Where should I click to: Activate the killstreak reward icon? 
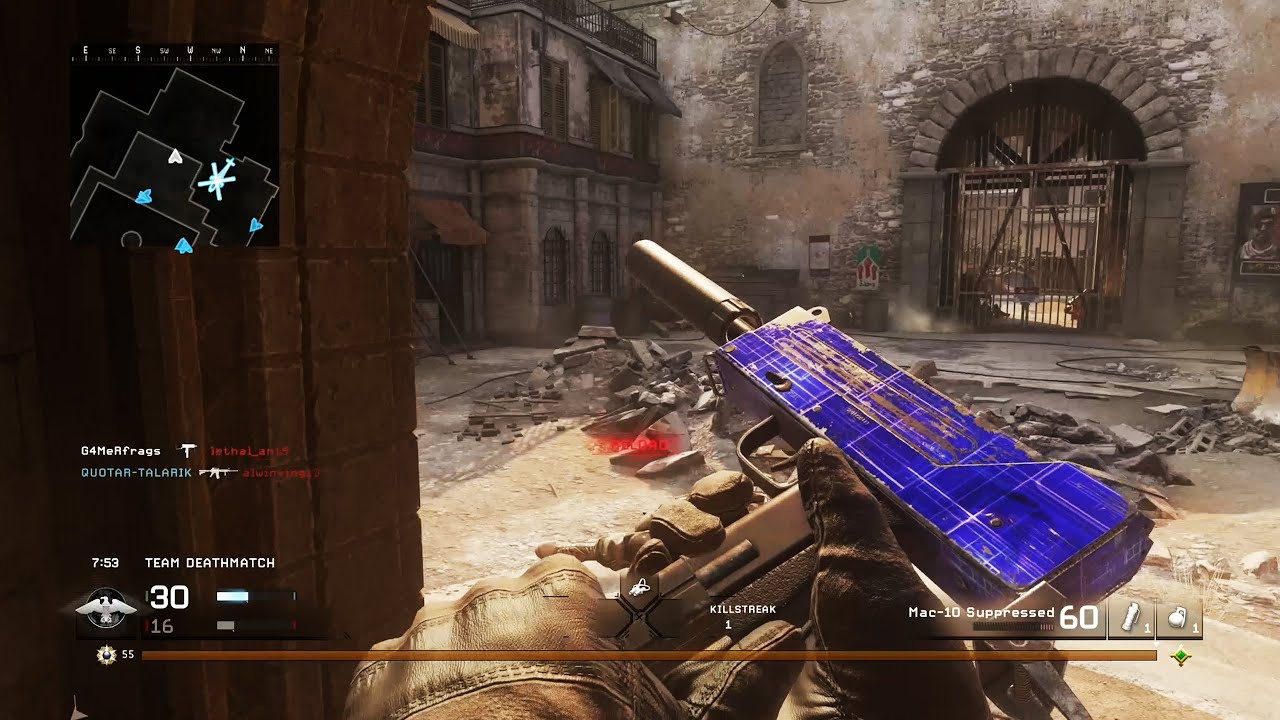639,588
